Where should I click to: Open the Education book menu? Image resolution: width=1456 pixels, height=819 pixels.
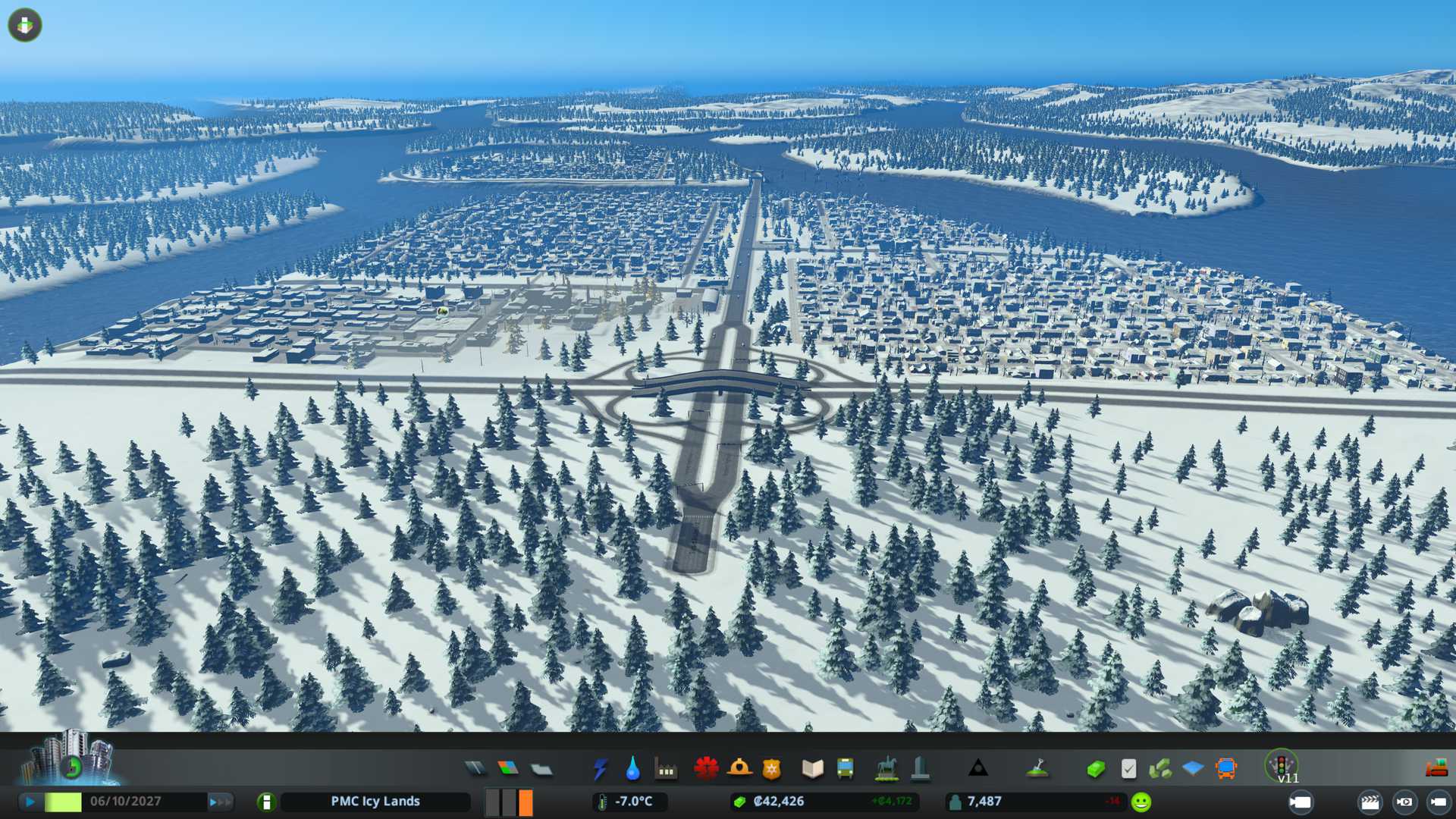point(812,769)
